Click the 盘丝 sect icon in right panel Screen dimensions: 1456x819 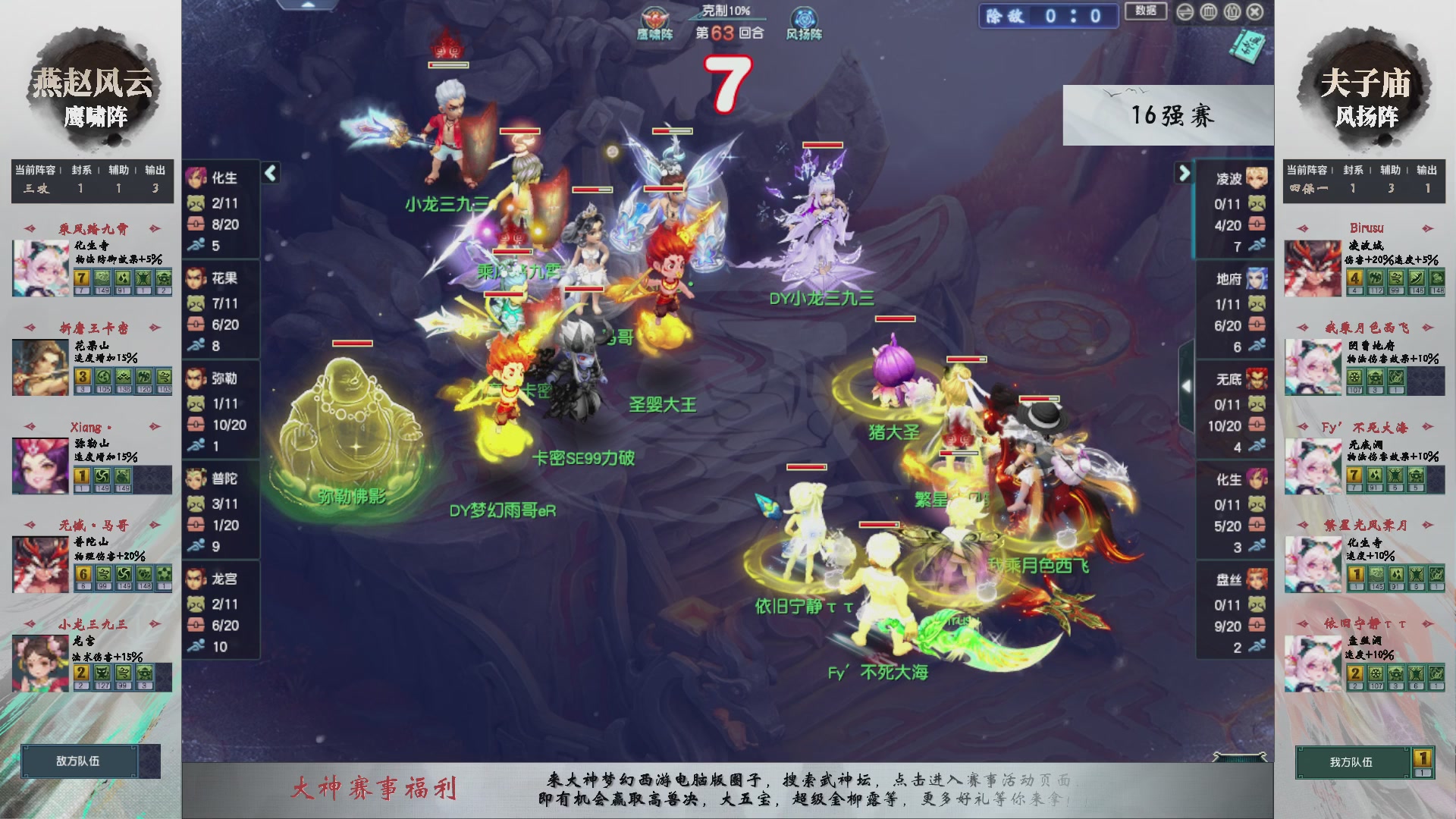(x=1256, y=578)
